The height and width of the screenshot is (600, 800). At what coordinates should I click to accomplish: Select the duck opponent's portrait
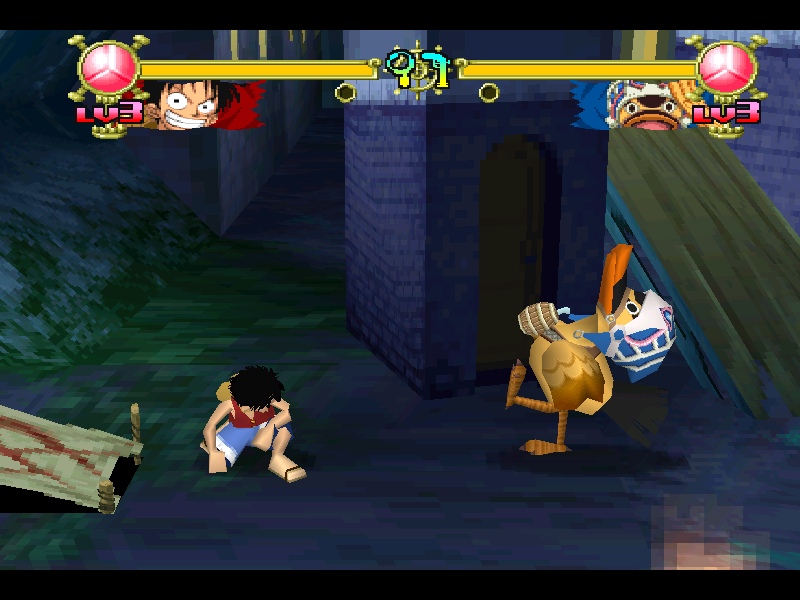tap(638, 104)
